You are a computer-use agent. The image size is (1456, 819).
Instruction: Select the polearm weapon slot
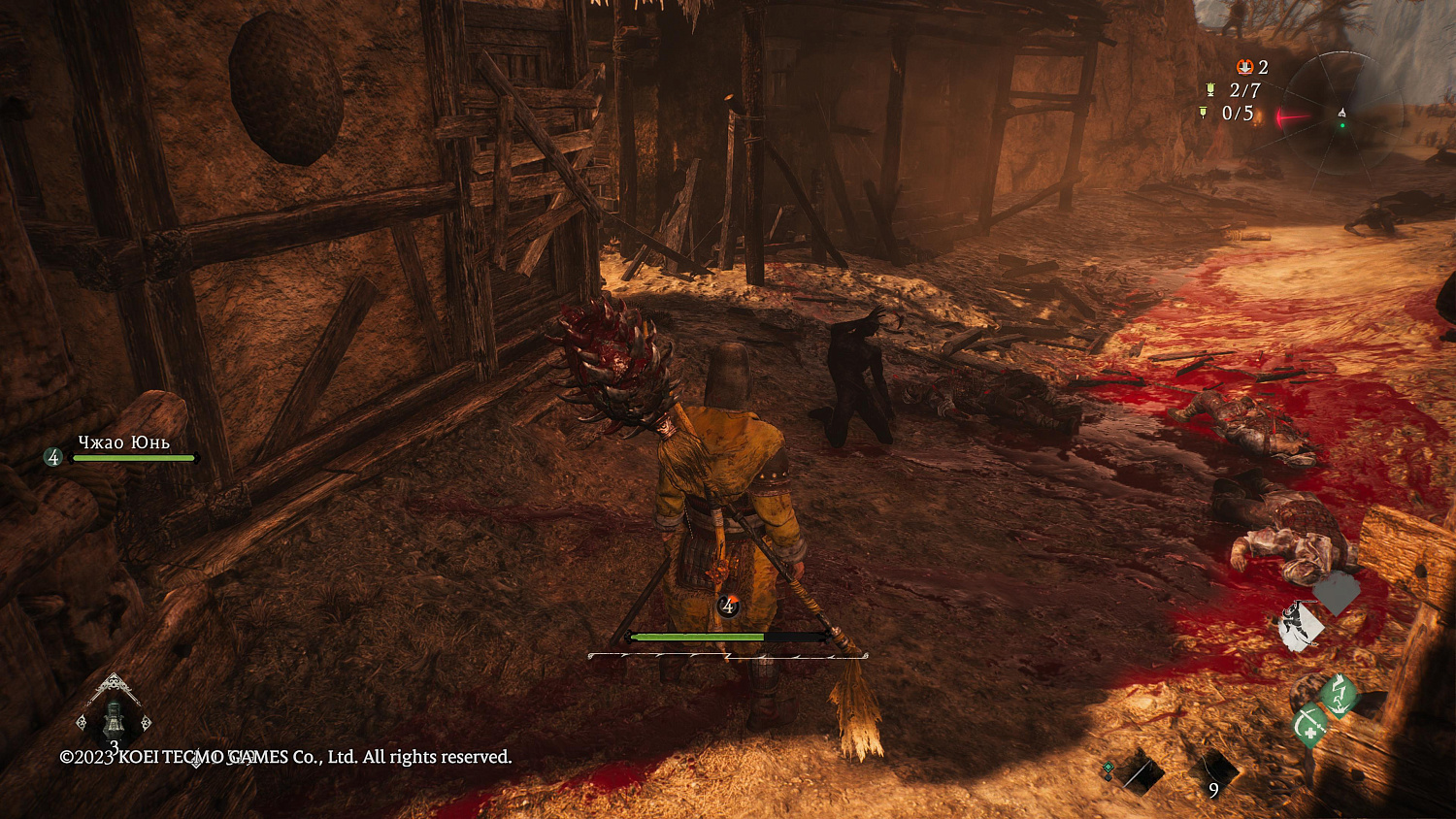[x=1138, y=773]
